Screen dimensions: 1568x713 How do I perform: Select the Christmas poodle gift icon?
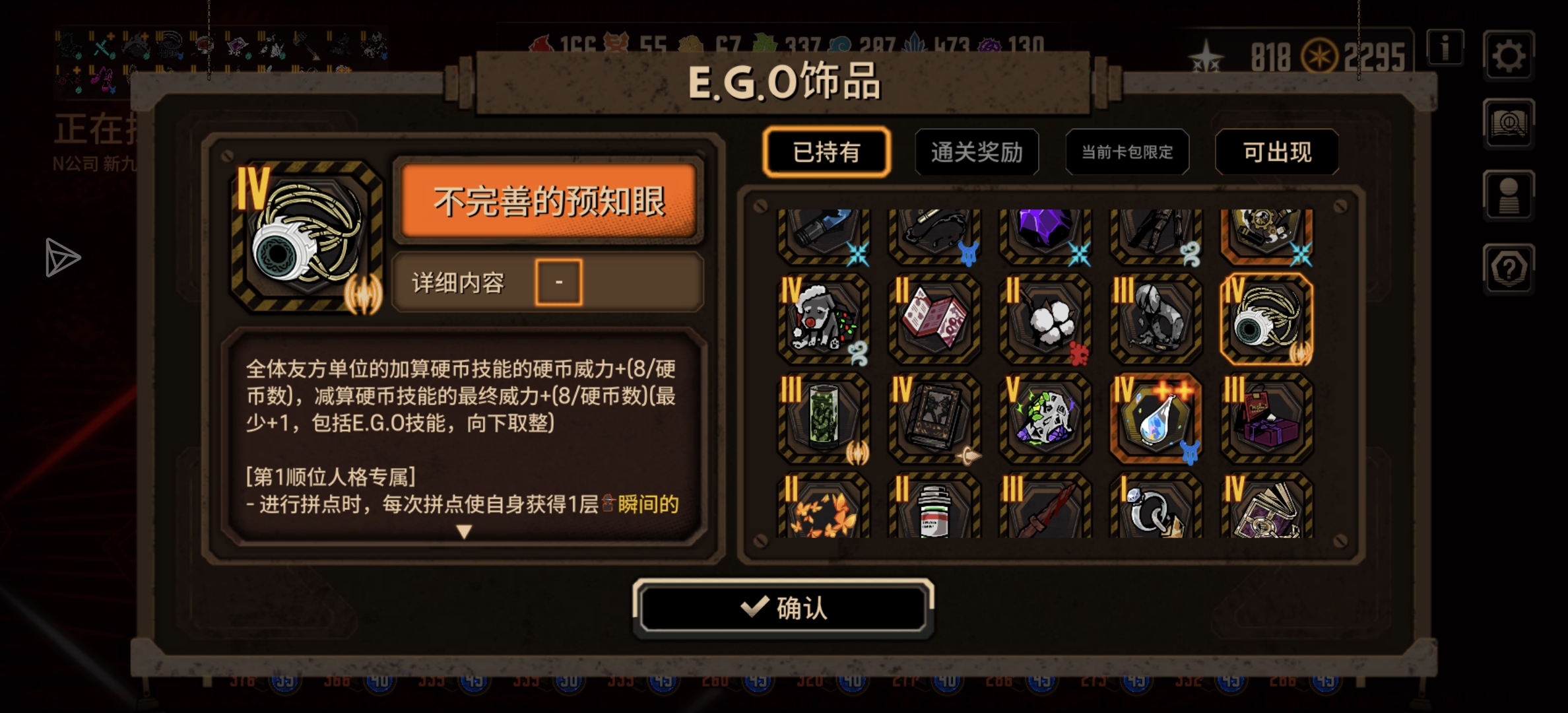(x=823, y=318)
